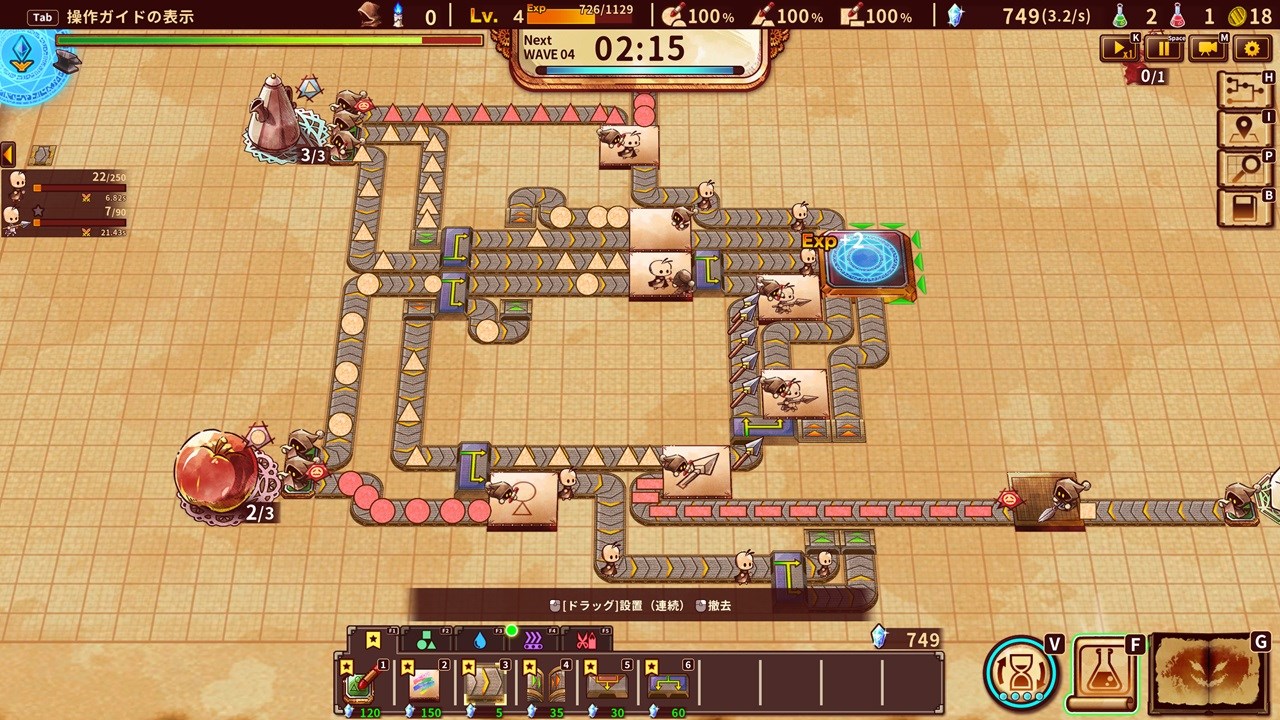This screenshot has height=720, width=1280.
Task: Switch to the red scissors tab
Action: 586,639
